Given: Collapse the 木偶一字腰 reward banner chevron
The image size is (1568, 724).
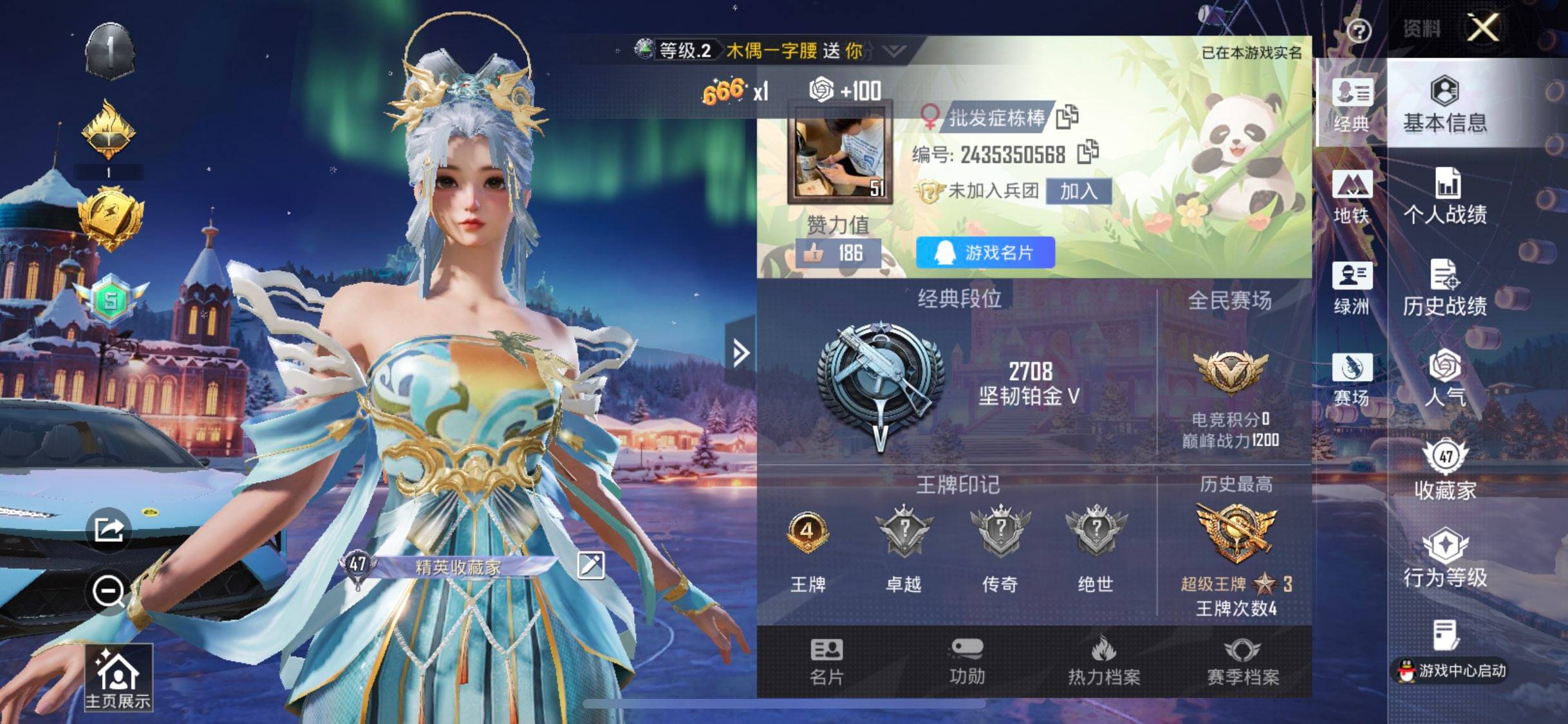Looking at the screenshot, I should pos(895,50).
